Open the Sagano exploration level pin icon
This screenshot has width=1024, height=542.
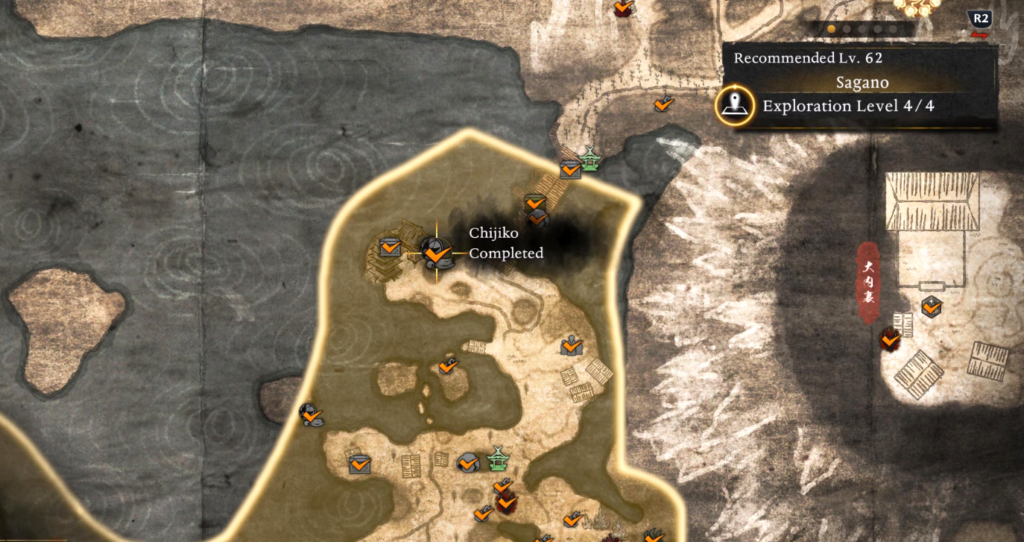click(x=736, y=106)
